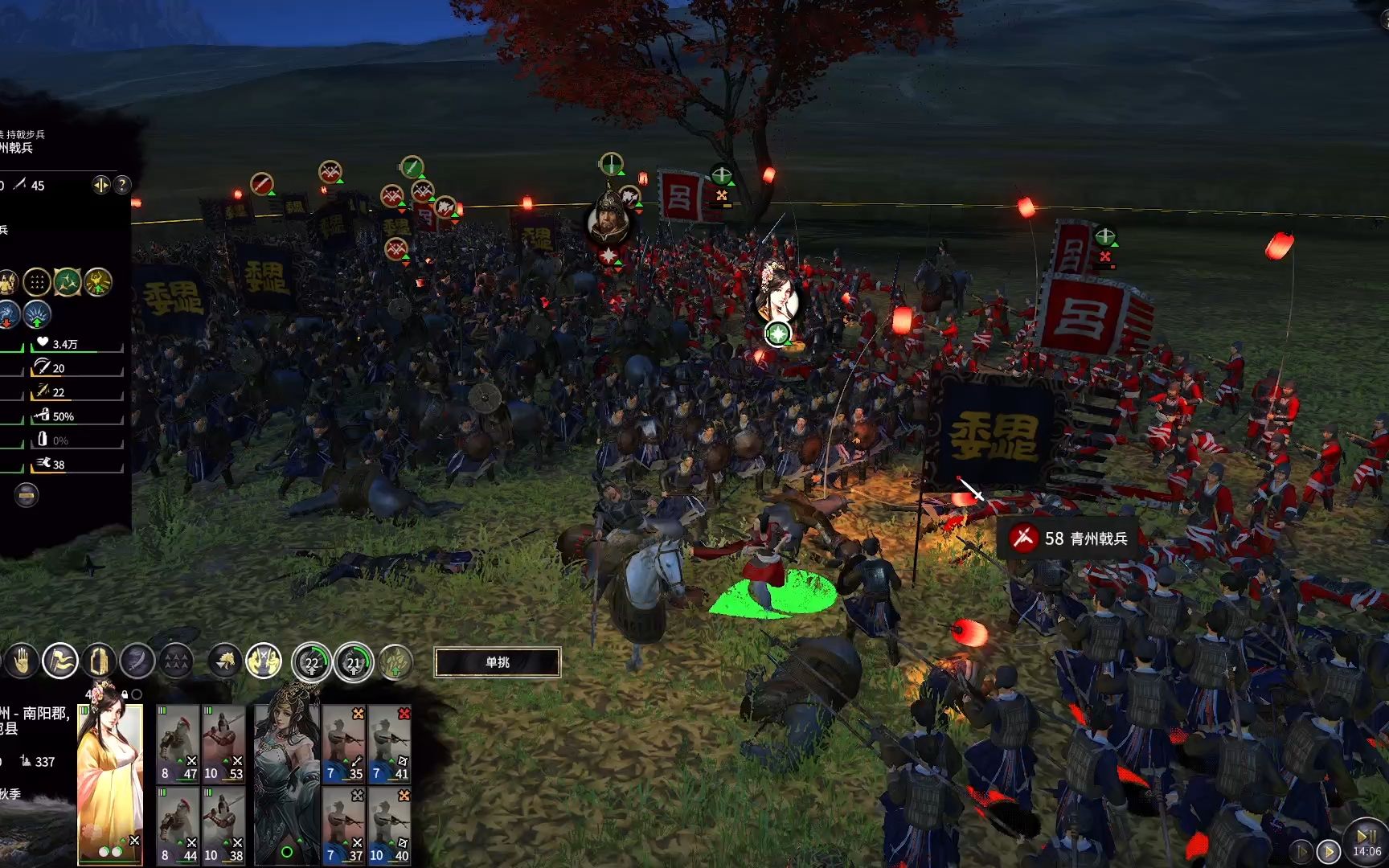Open the question mark unit help
1389x868 pixels.
coord(121,186)
